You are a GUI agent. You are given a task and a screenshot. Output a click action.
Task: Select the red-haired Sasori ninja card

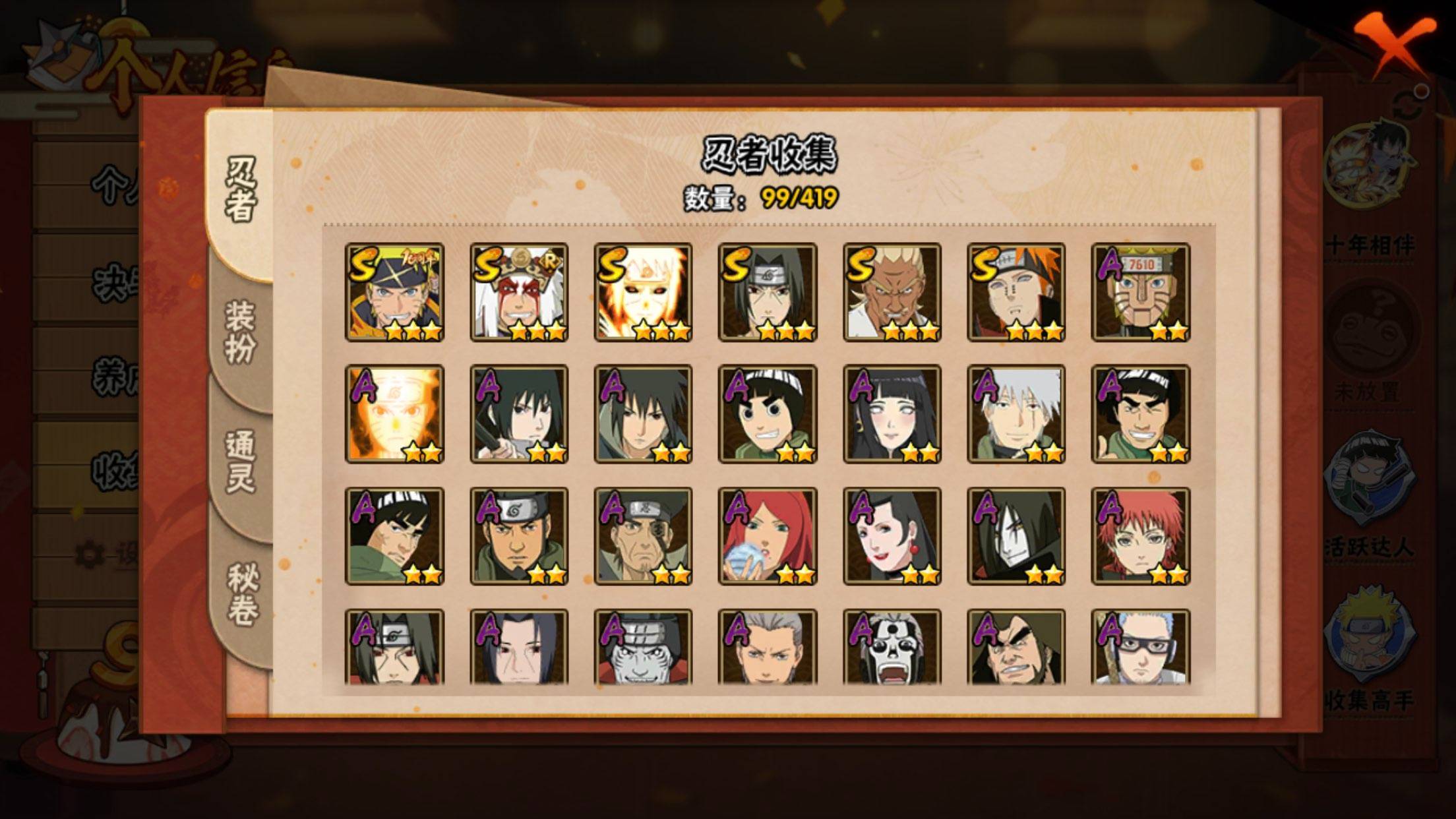[x=1140, y=536]
